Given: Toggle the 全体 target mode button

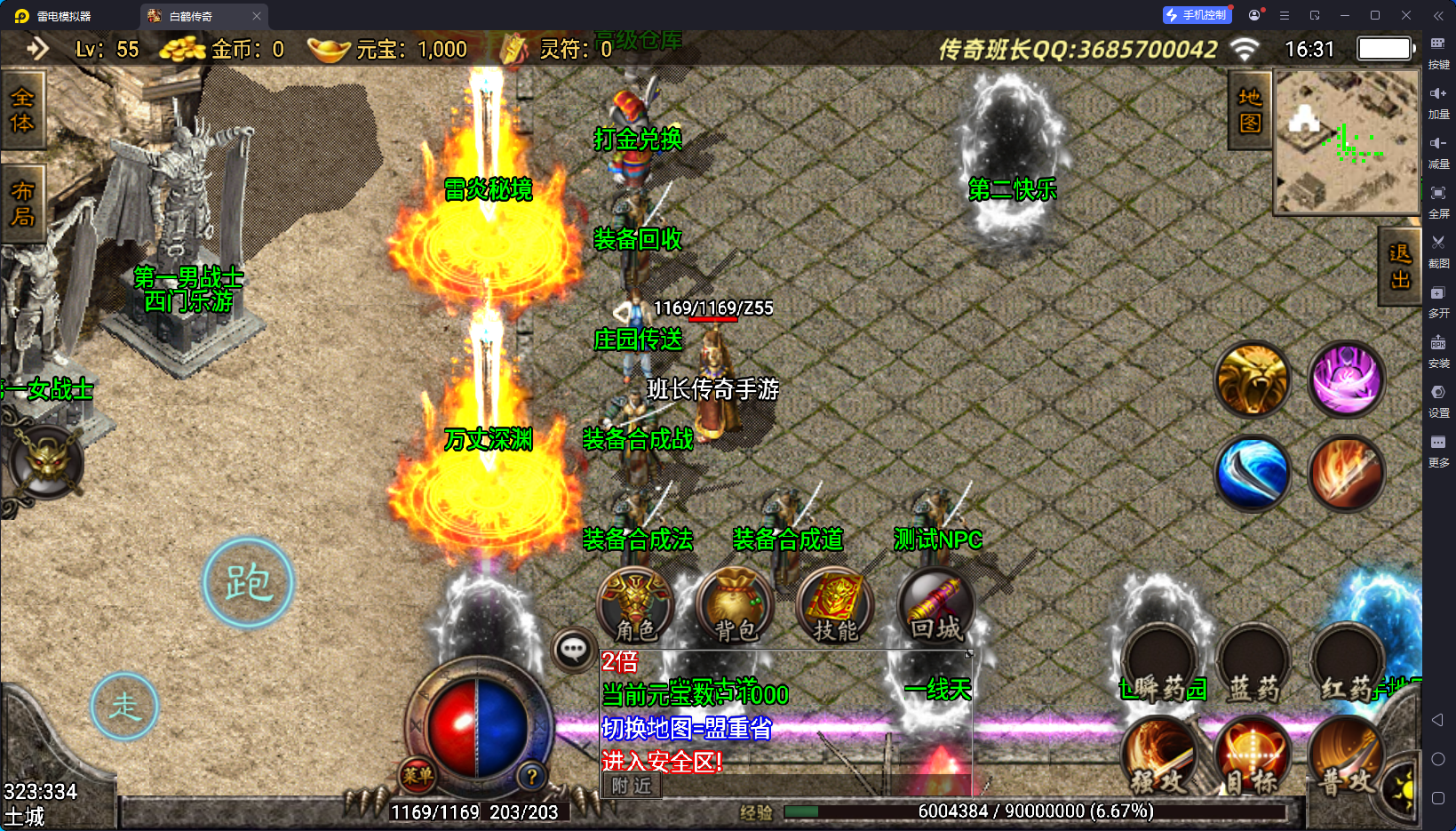Looking at the screenshot, I should 22,110.
